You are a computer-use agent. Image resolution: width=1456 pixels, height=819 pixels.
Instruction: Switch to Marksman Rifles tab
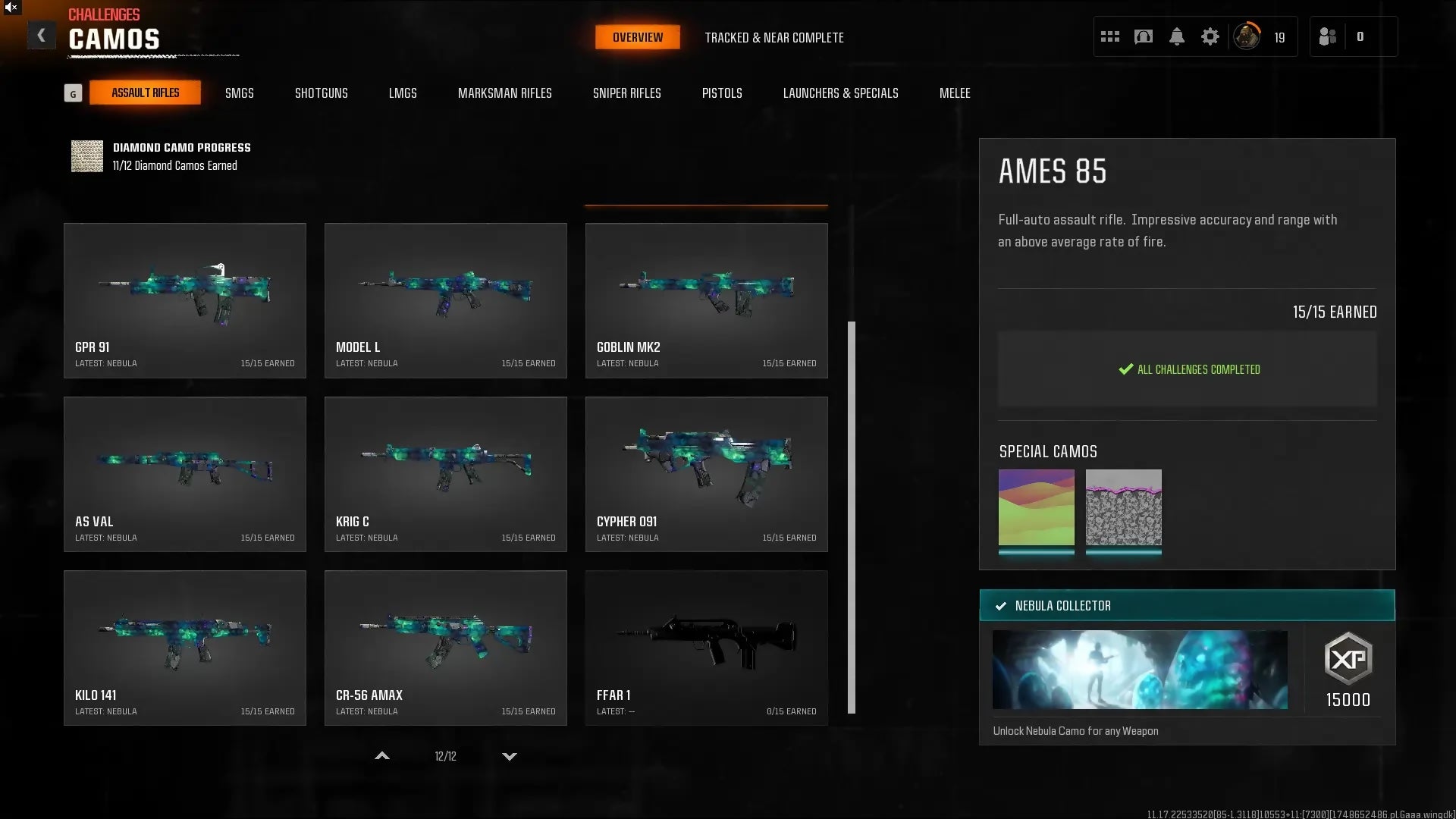pos(504,93)
